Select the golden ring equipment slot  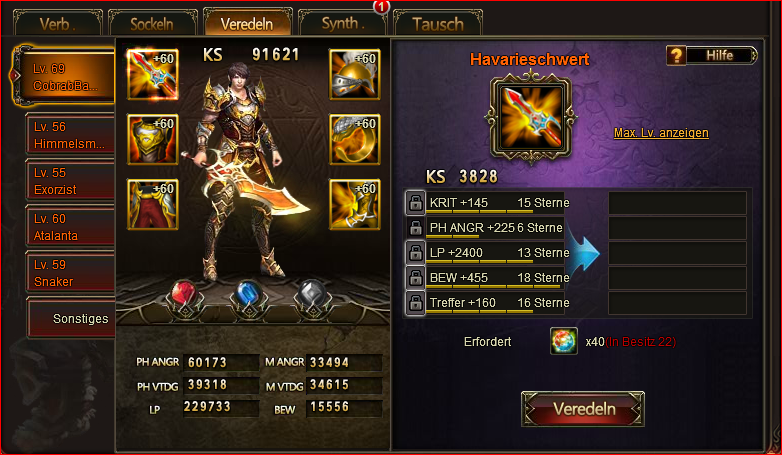[354, 139]
